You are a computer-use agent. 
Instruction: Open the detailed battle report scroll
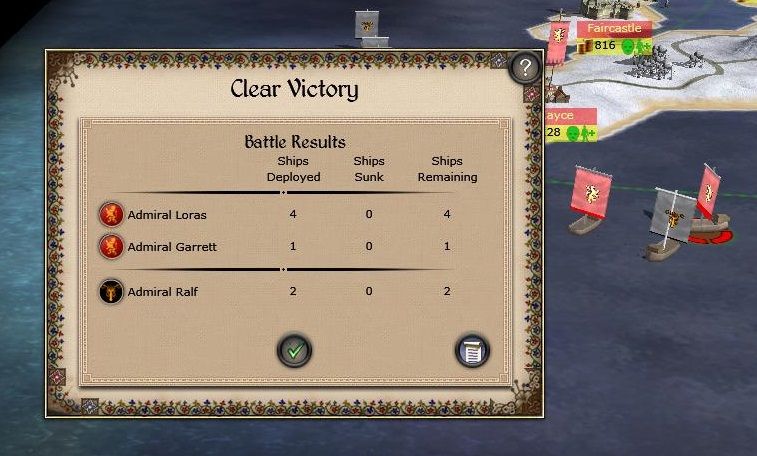(472, 350)
